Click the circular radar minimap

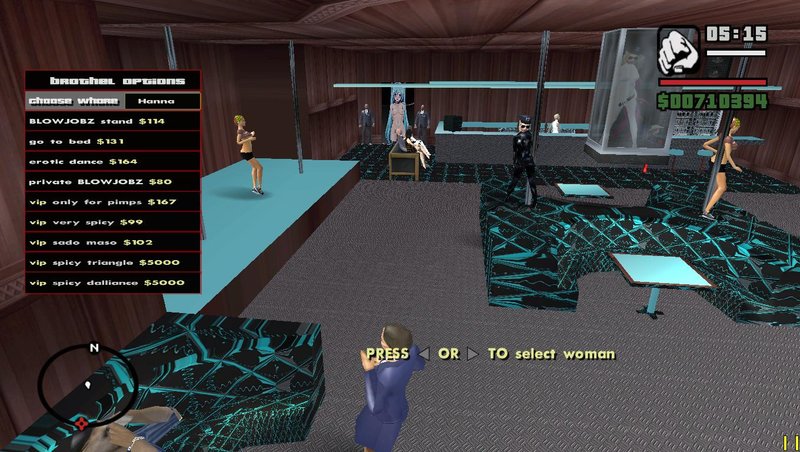87,388
